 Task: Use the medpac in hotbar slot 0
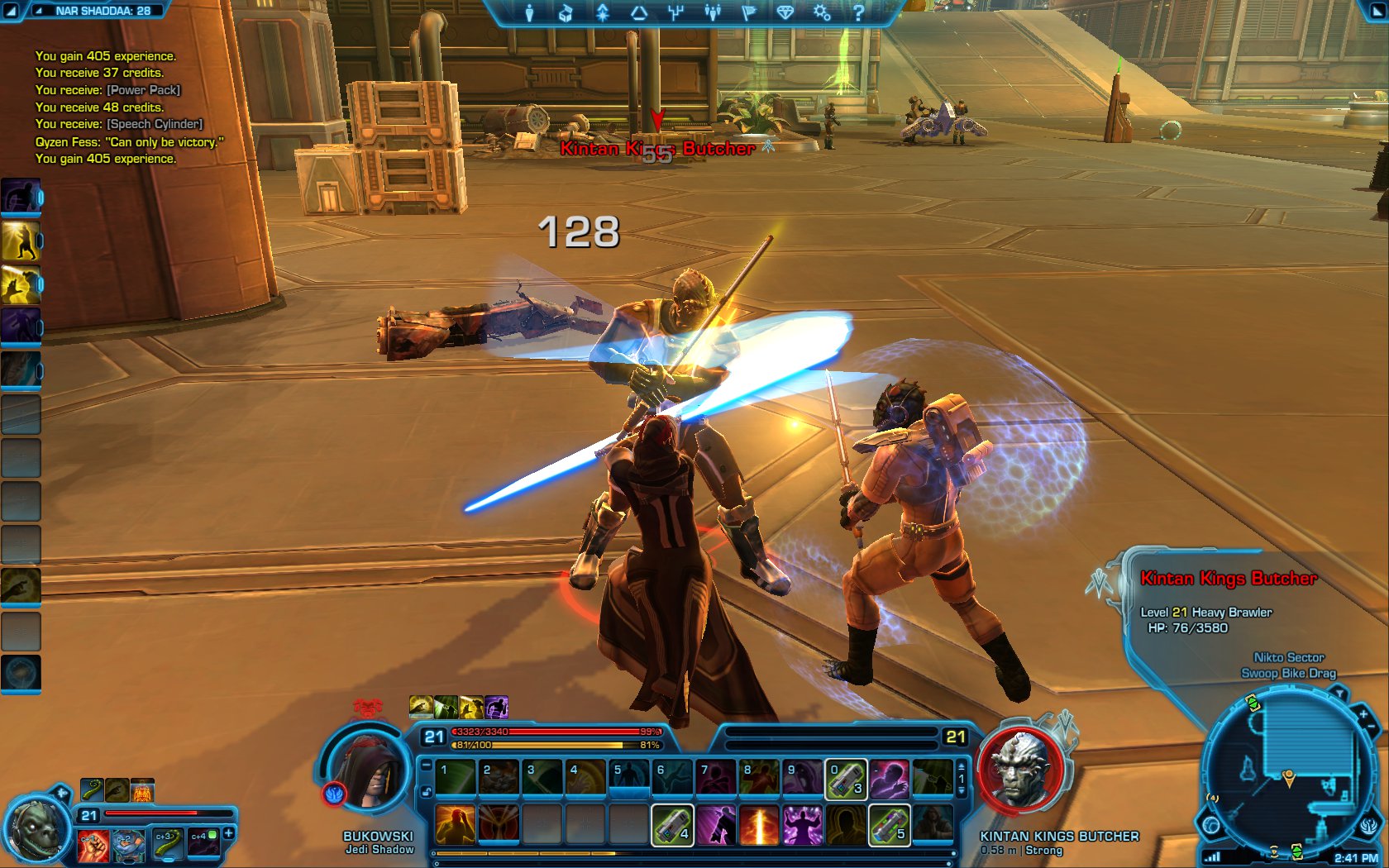click(x=845, y=780)
